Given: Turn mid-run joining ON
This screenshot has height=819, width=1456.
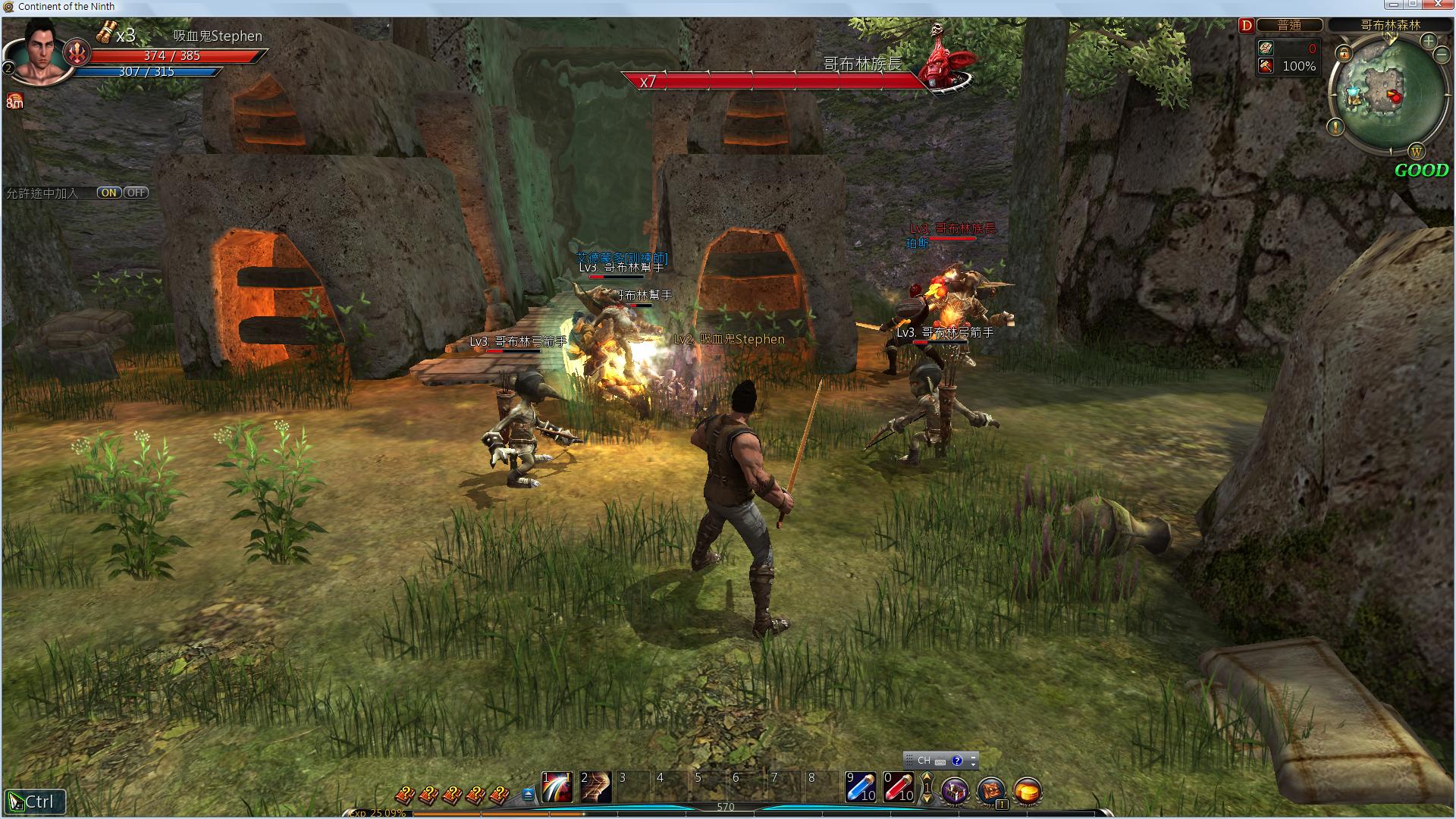Looking at the screenshot, I should click(x=109, y=193).
